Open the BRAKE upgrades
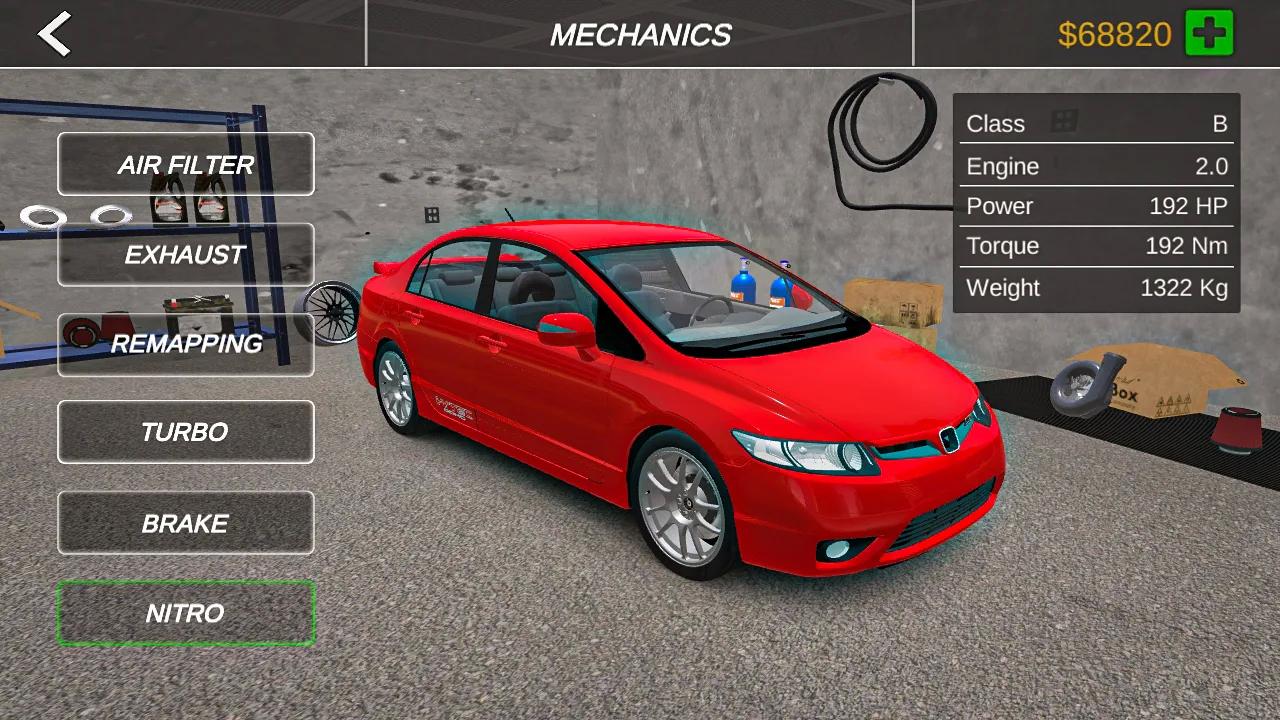The width and height of the screenshot is (1280, 720). click(185, 522)
